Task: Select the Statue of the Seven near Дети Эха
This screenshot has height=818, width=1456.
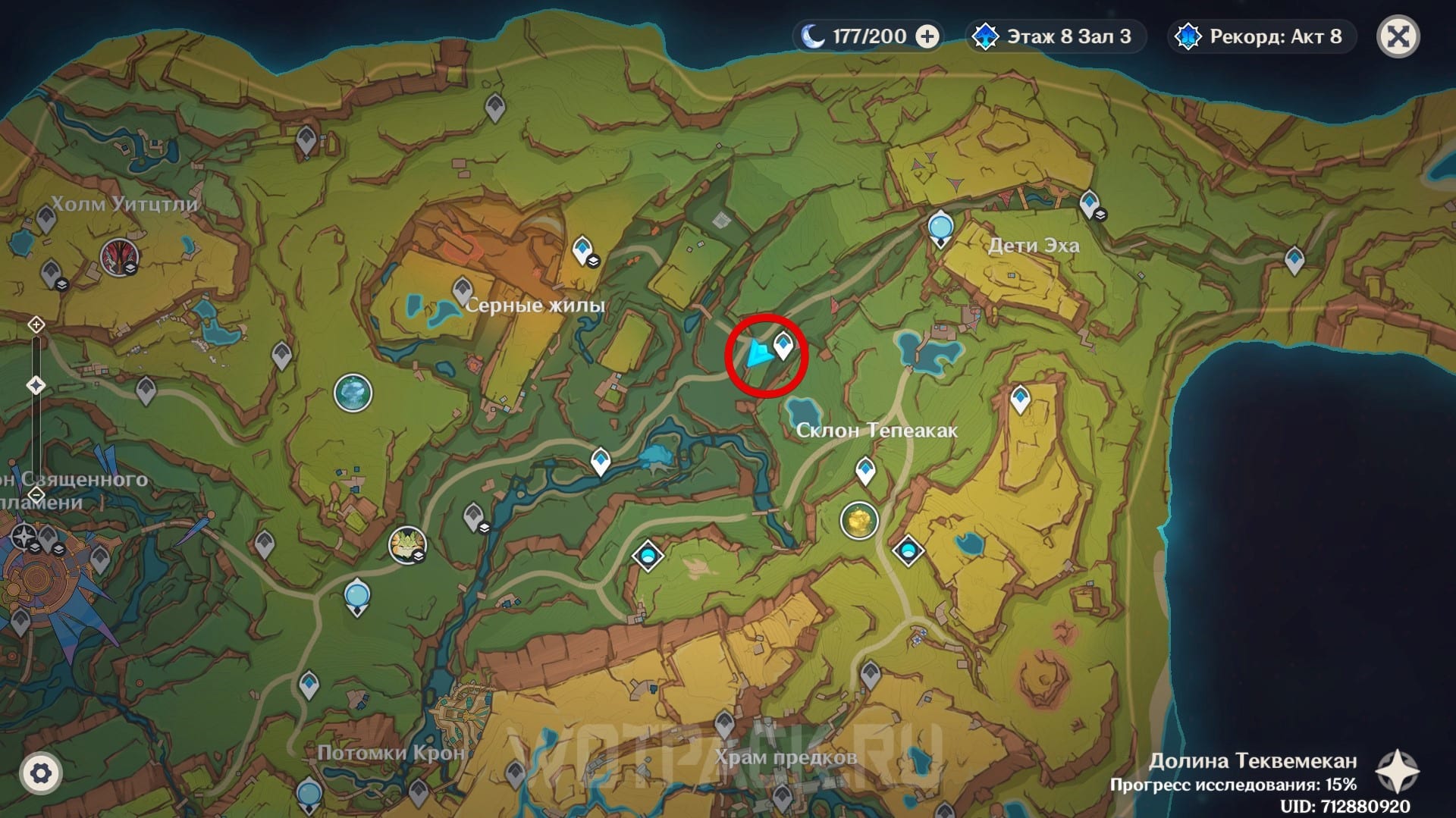Action: (x=940, y=228)
